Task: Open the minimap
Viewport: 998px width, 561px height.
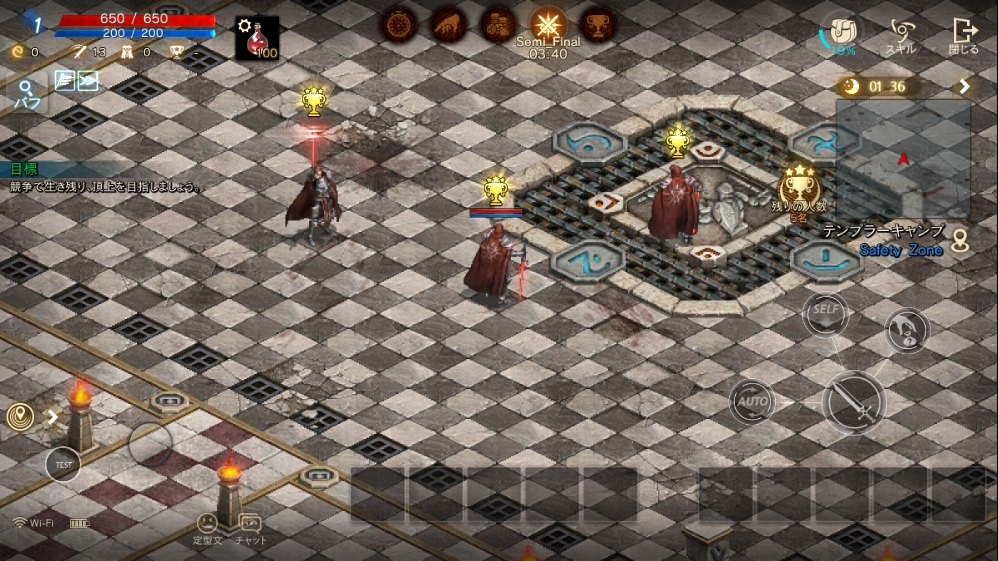Action: point(903,158)
